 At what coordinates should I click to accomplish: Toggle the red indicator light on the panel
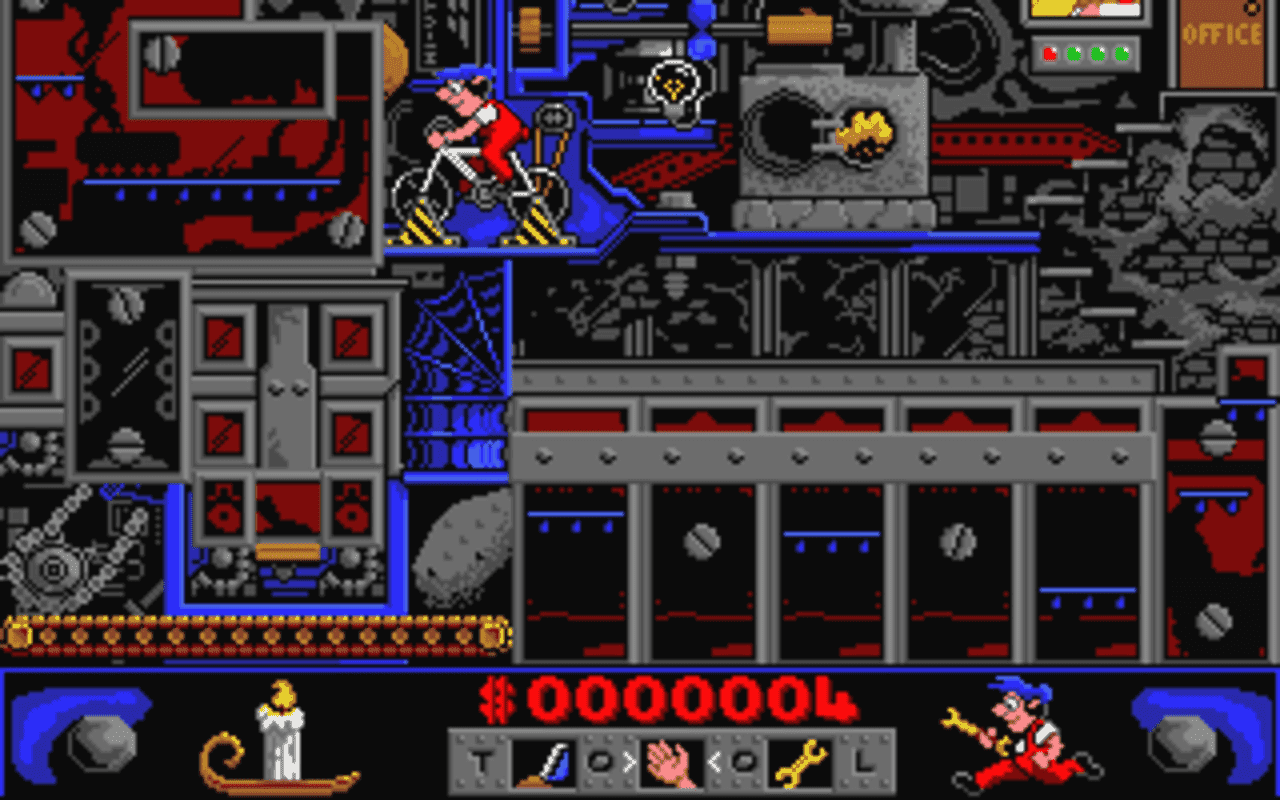click(x=1050, y=53)
